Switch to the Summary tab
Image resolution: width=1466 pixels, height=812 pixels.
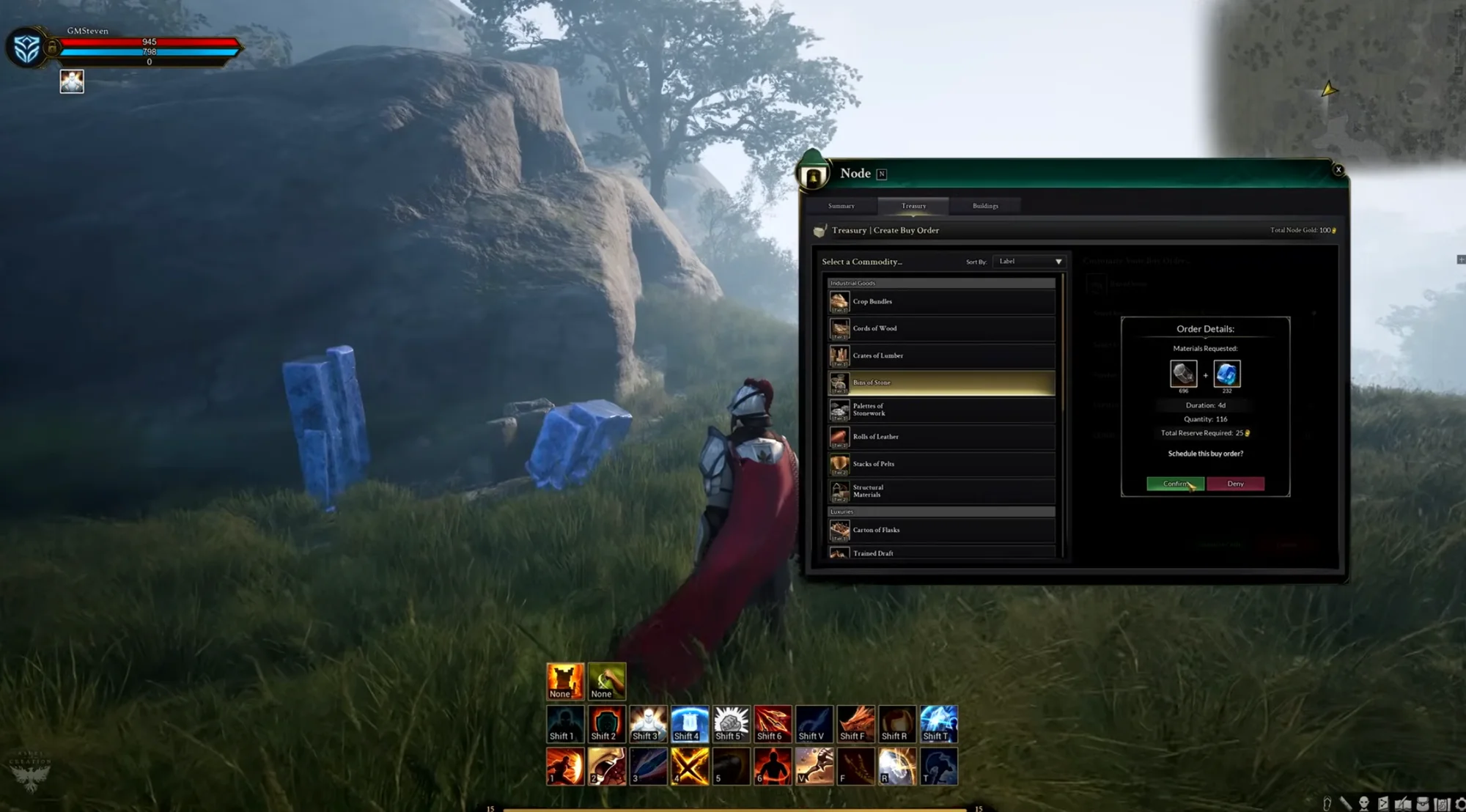click(x=841, y=206)
